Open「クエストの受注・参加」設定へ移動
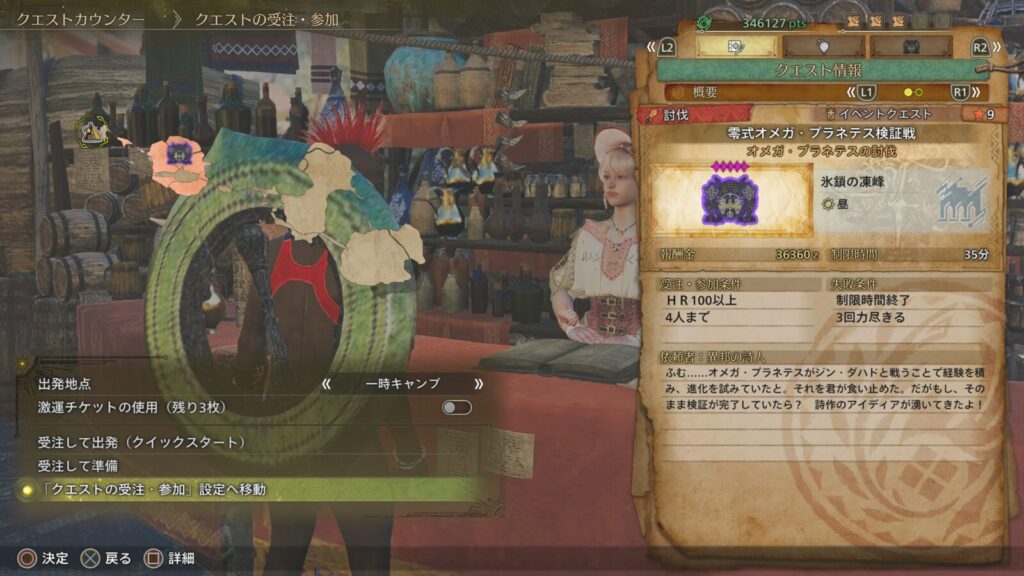 (152, 490)
